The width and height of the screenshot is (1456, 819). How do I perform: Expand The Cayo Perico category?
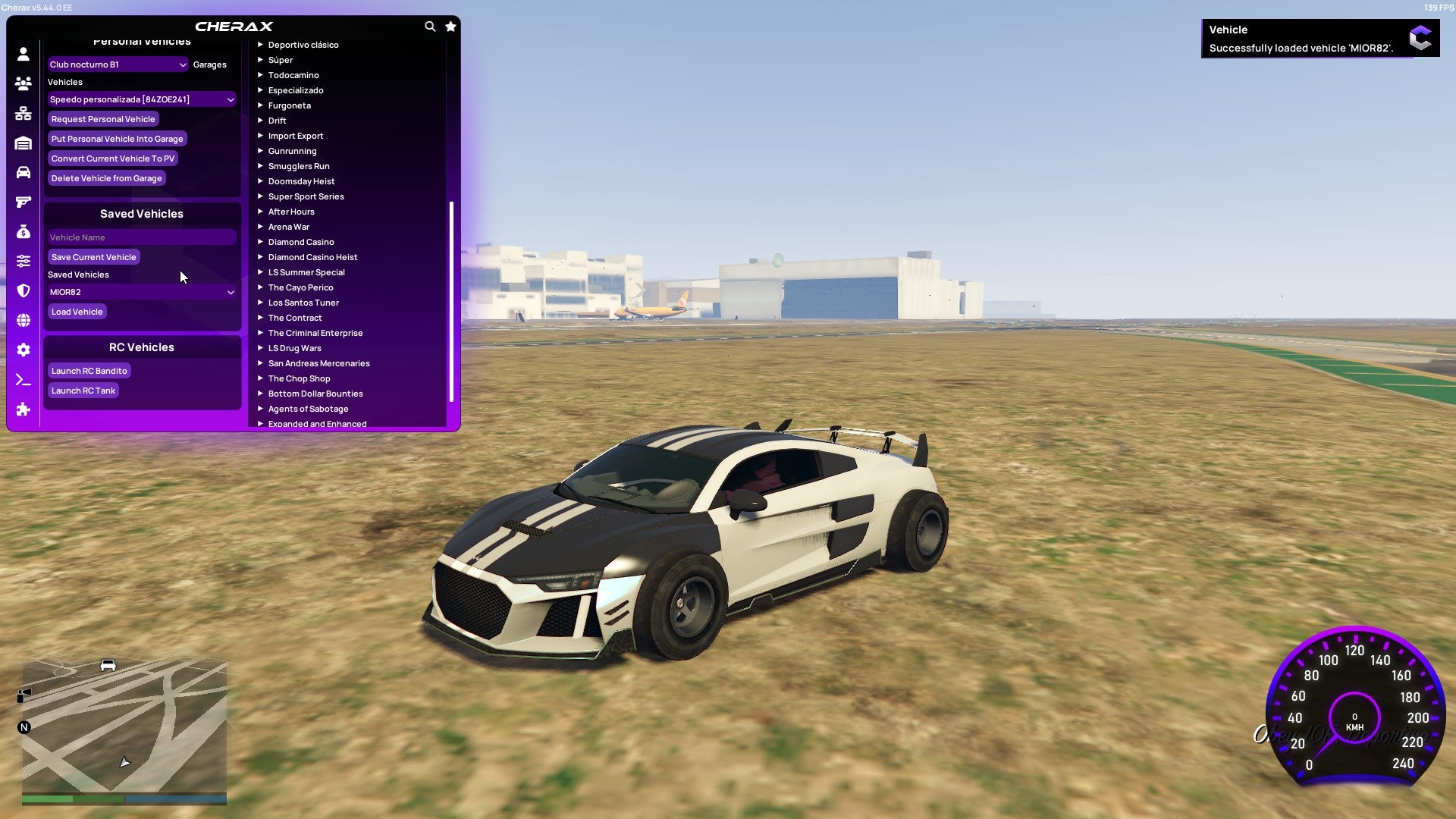tap(301, 287)
